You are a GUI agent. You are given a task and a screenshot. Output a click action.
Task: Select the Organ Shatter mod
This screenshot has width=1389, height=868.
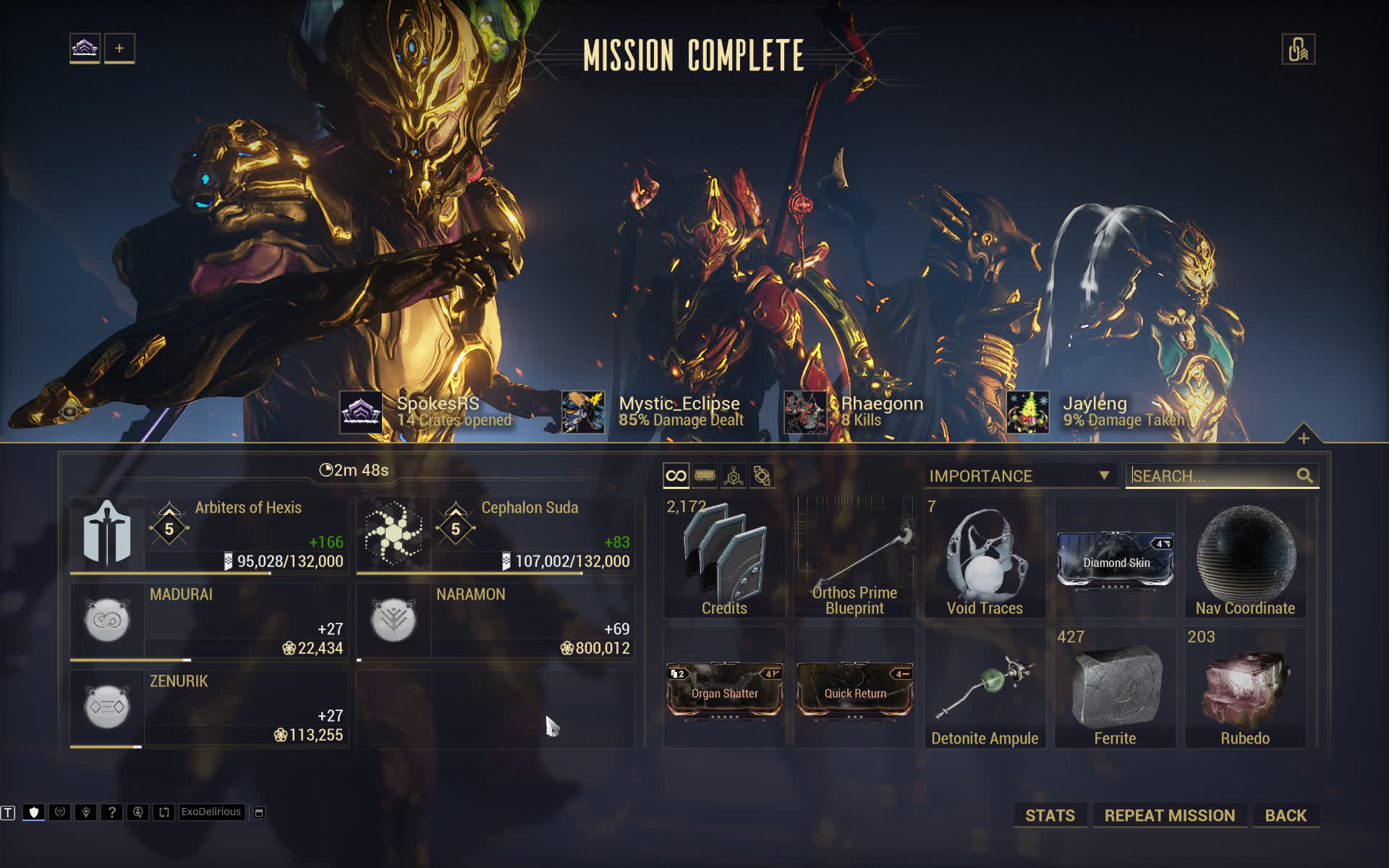[x=724, y=689]
